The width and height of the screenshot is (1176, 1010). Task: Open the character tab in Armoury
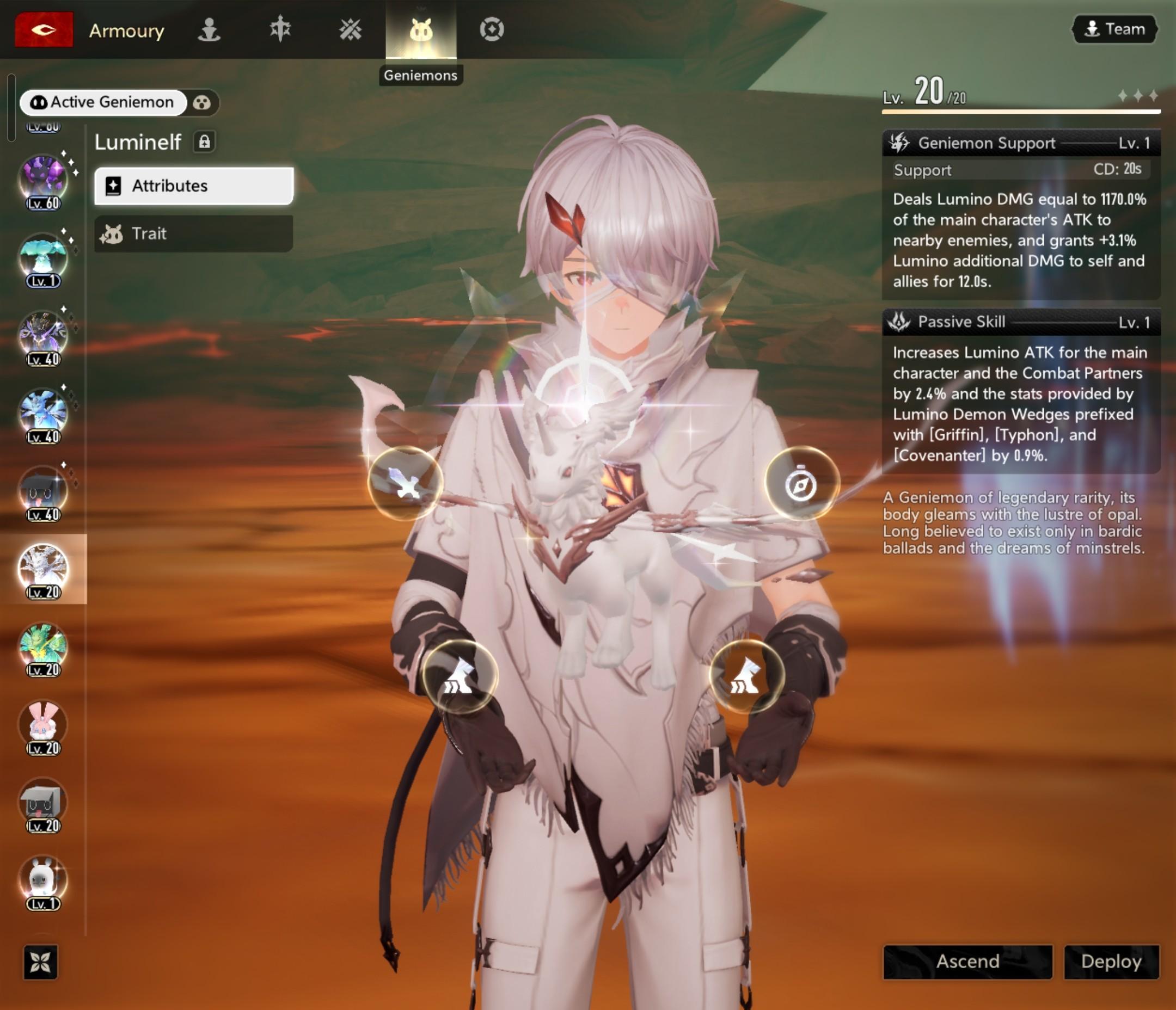click(x=209, y=29)
